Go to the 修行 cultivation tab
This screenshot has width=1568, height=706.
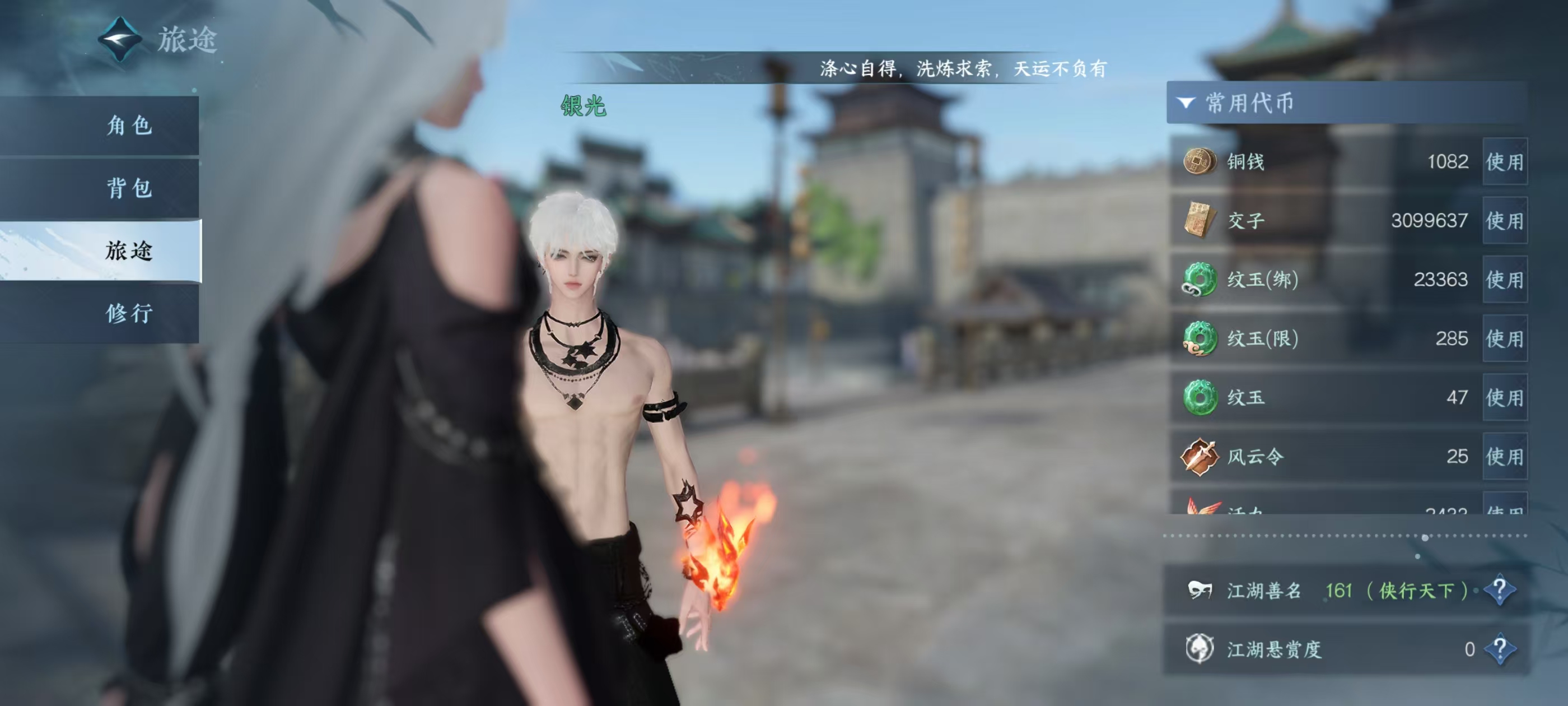click(x=129, y=313)
